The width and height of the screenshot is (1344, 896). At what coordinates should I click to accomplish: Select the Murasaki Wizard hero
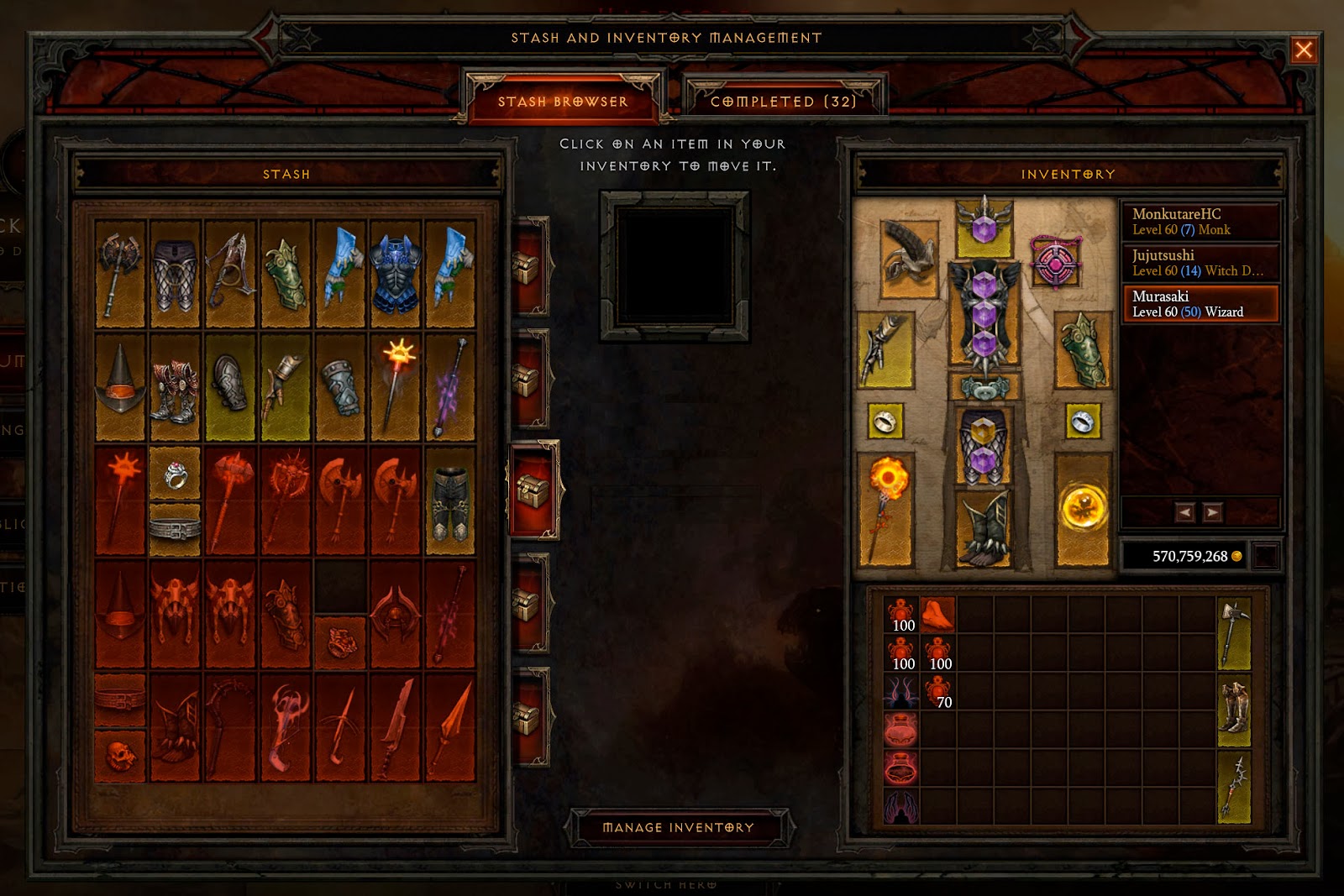1200,304
